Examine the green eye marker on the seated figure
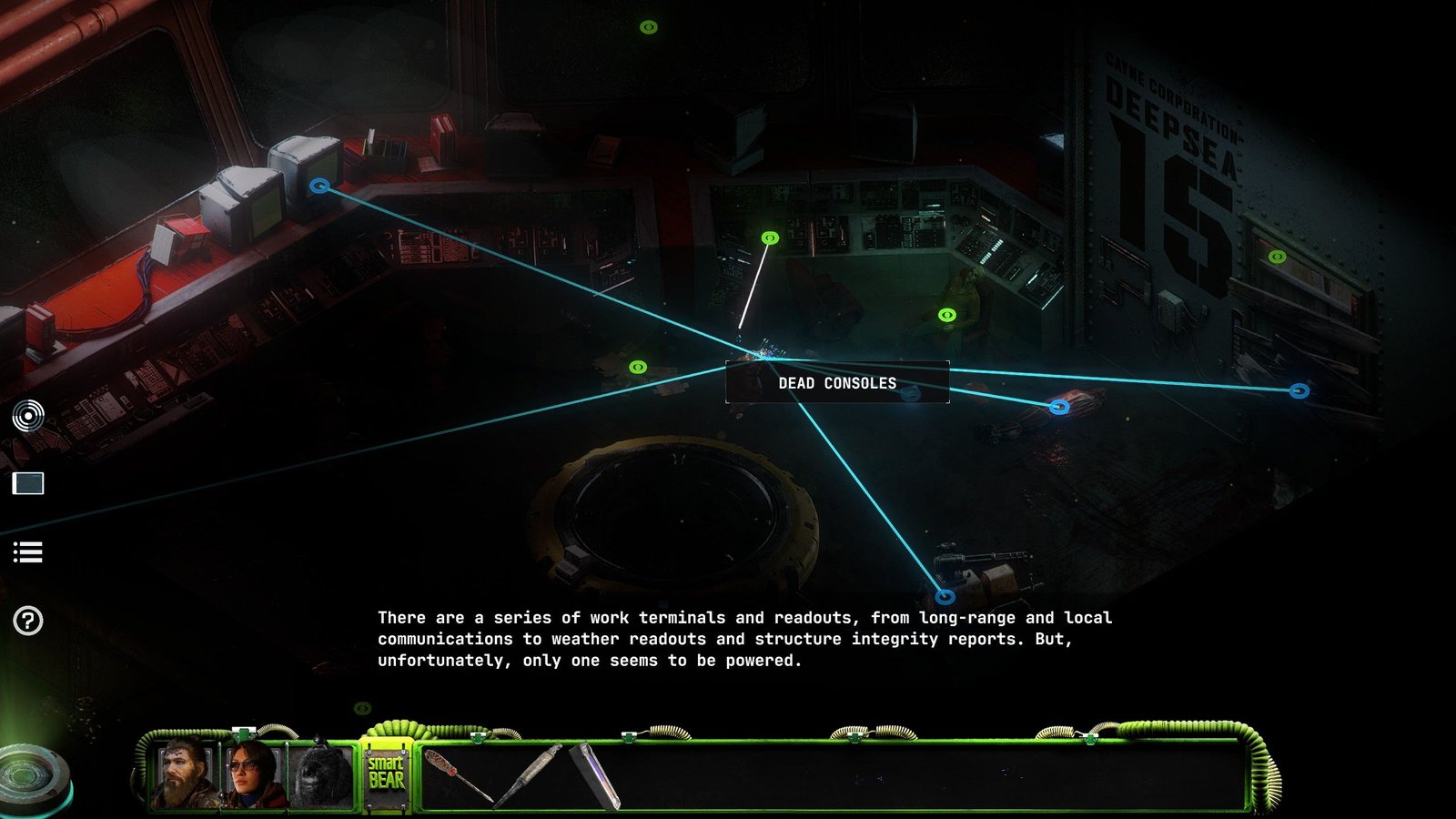Viewport: 1456px width, 819px height. point(947,315)
